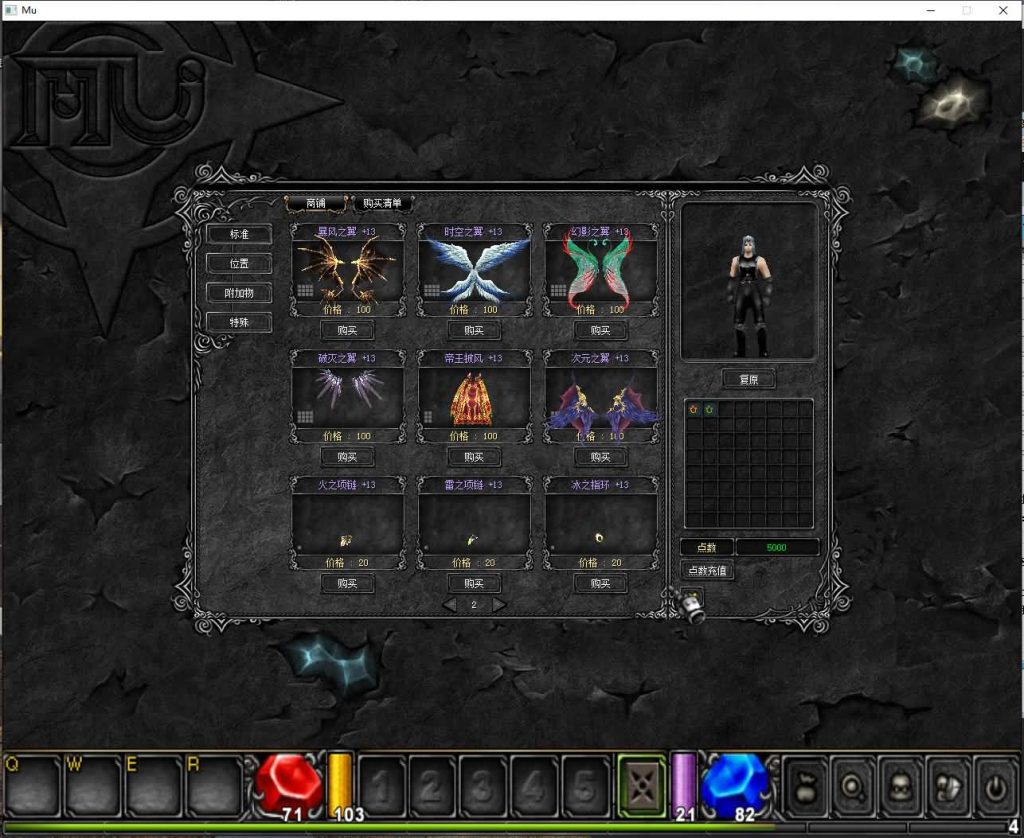Purchase the 雷之项链 necklace
Viewport: 1024px width, 838px height.
click(474, 584)
